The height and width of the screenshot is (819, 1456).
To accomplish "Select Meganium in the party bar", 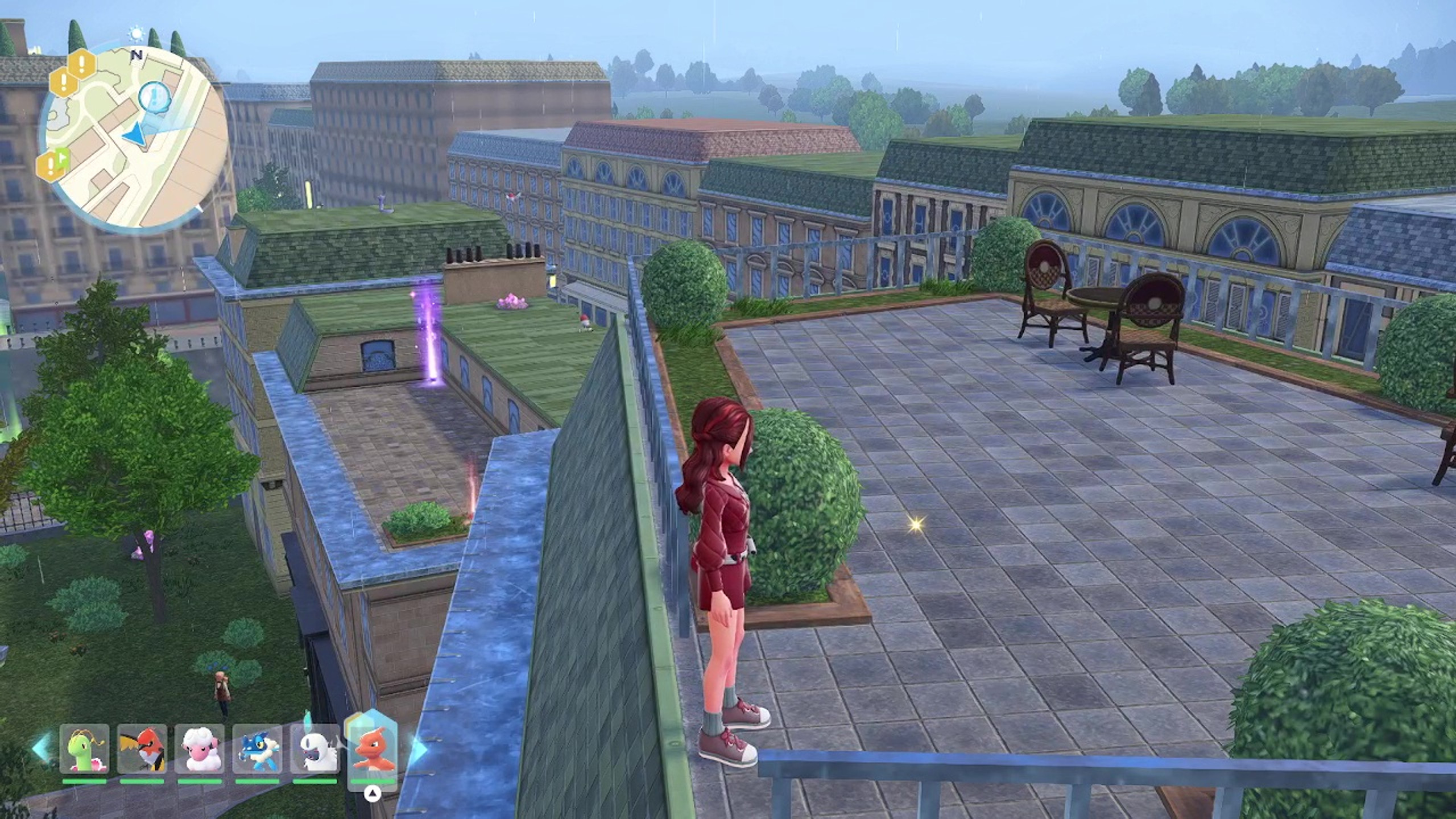I will click(x=84, y=749).
